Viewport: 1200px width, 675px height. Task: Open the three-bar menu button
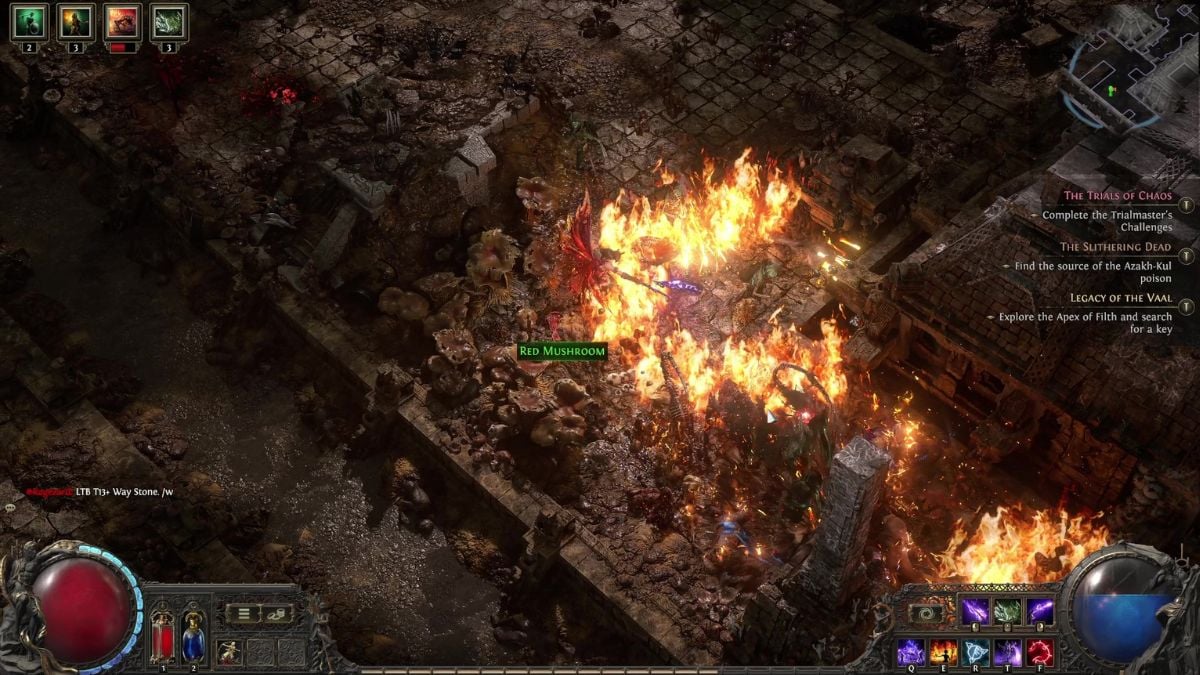tap(243, 614)
